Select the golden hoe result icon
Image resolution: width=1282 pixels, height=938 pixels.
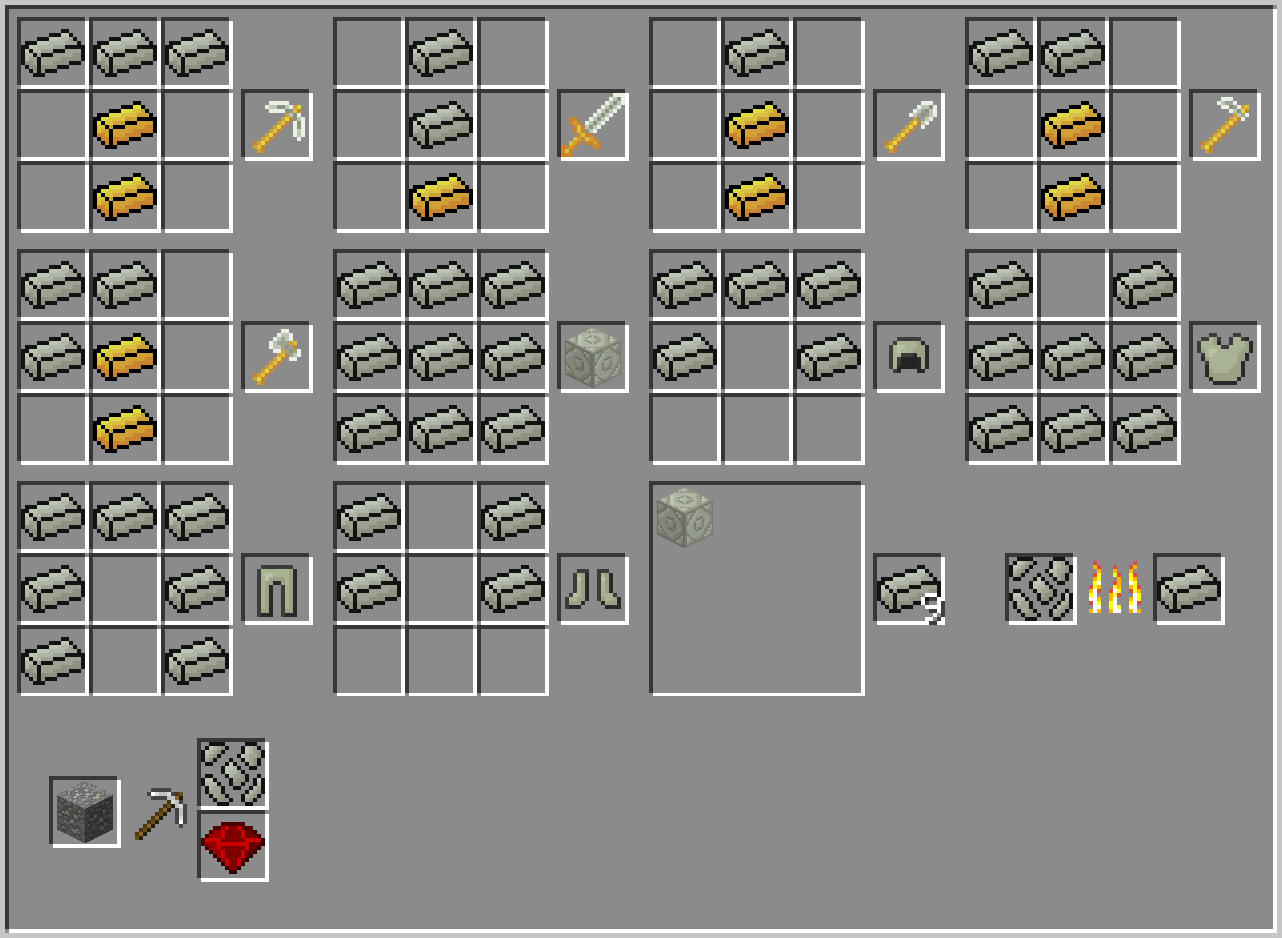coord(1225,125)
